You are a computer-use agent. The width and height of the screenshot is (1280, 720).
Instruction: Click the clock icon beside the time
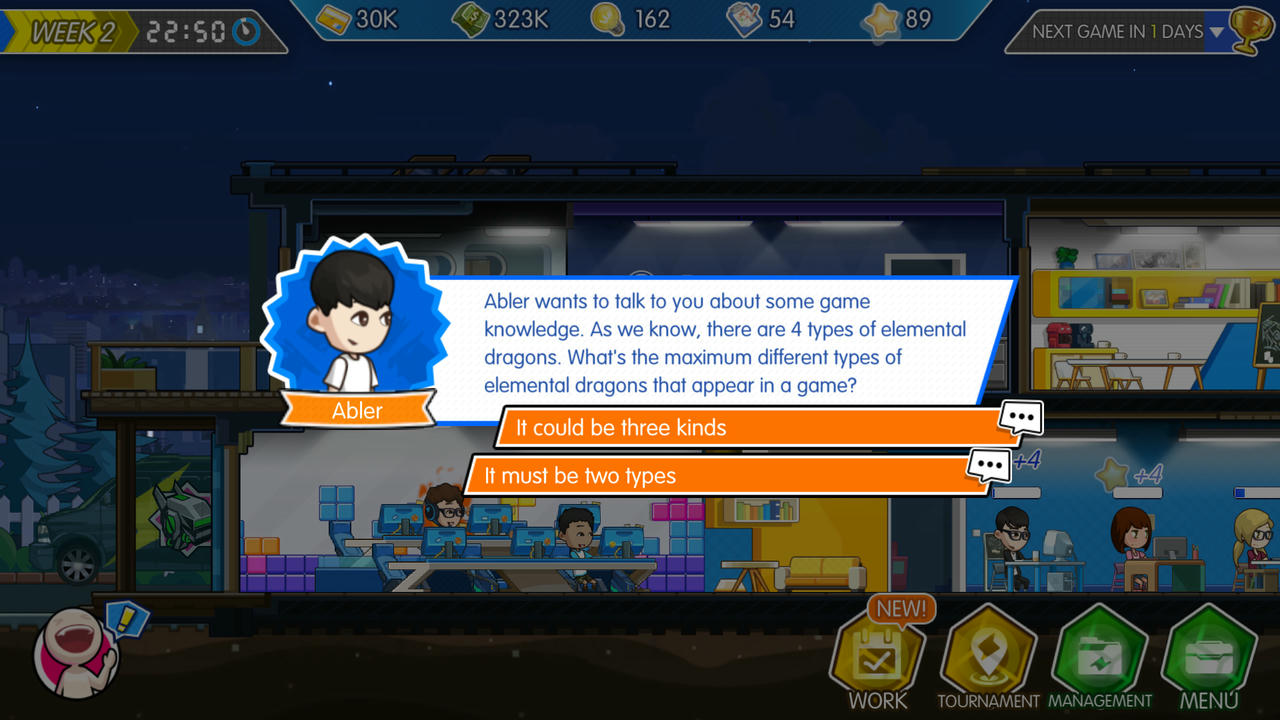(246, 32)
